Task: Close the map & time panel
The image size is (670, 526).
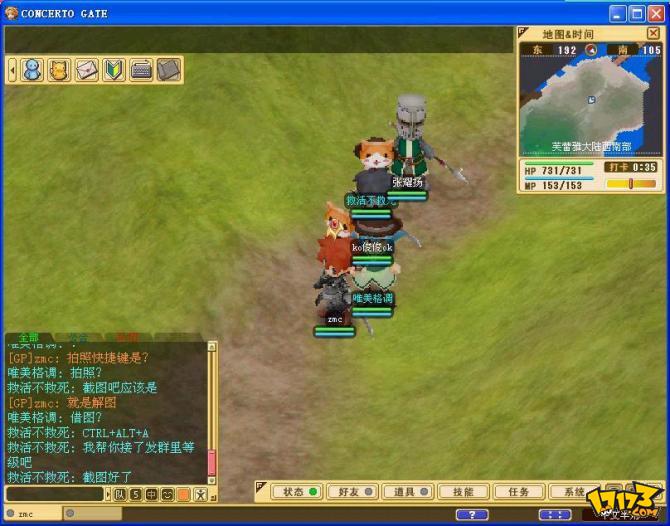Action: [x=653, y=33]
